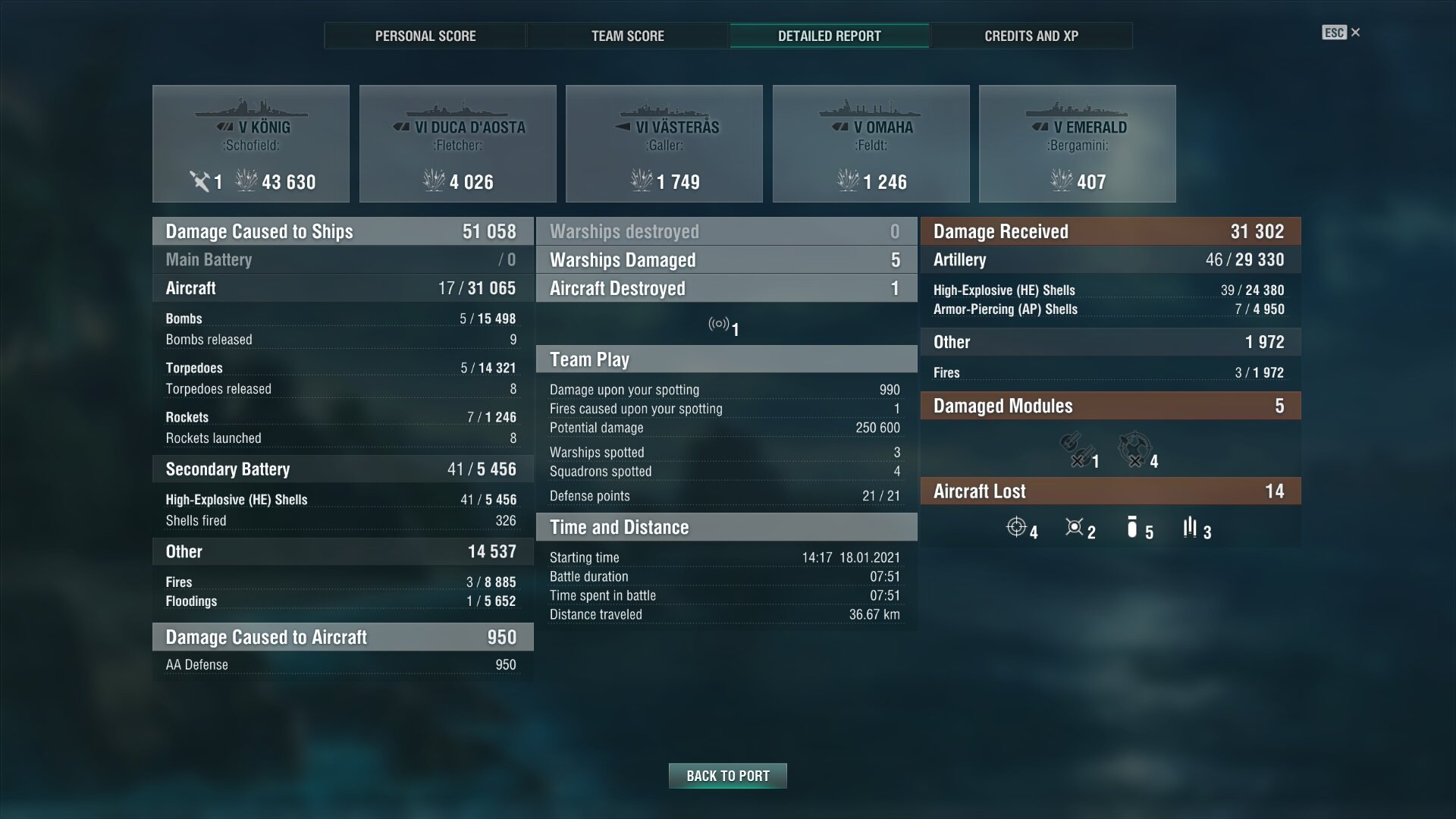Click the Back to Port button
This screenshot has height=819, width=1456.
727,776
